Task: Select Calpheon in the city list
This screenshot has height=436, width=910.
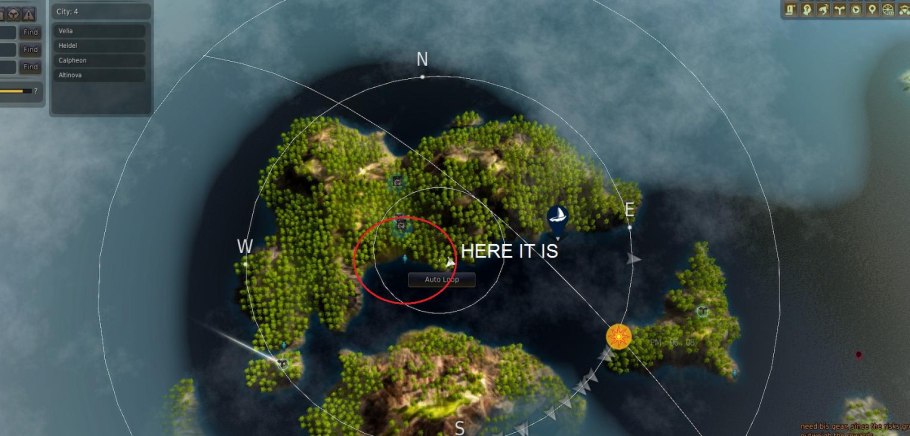Action: click(x=100, y=60)
